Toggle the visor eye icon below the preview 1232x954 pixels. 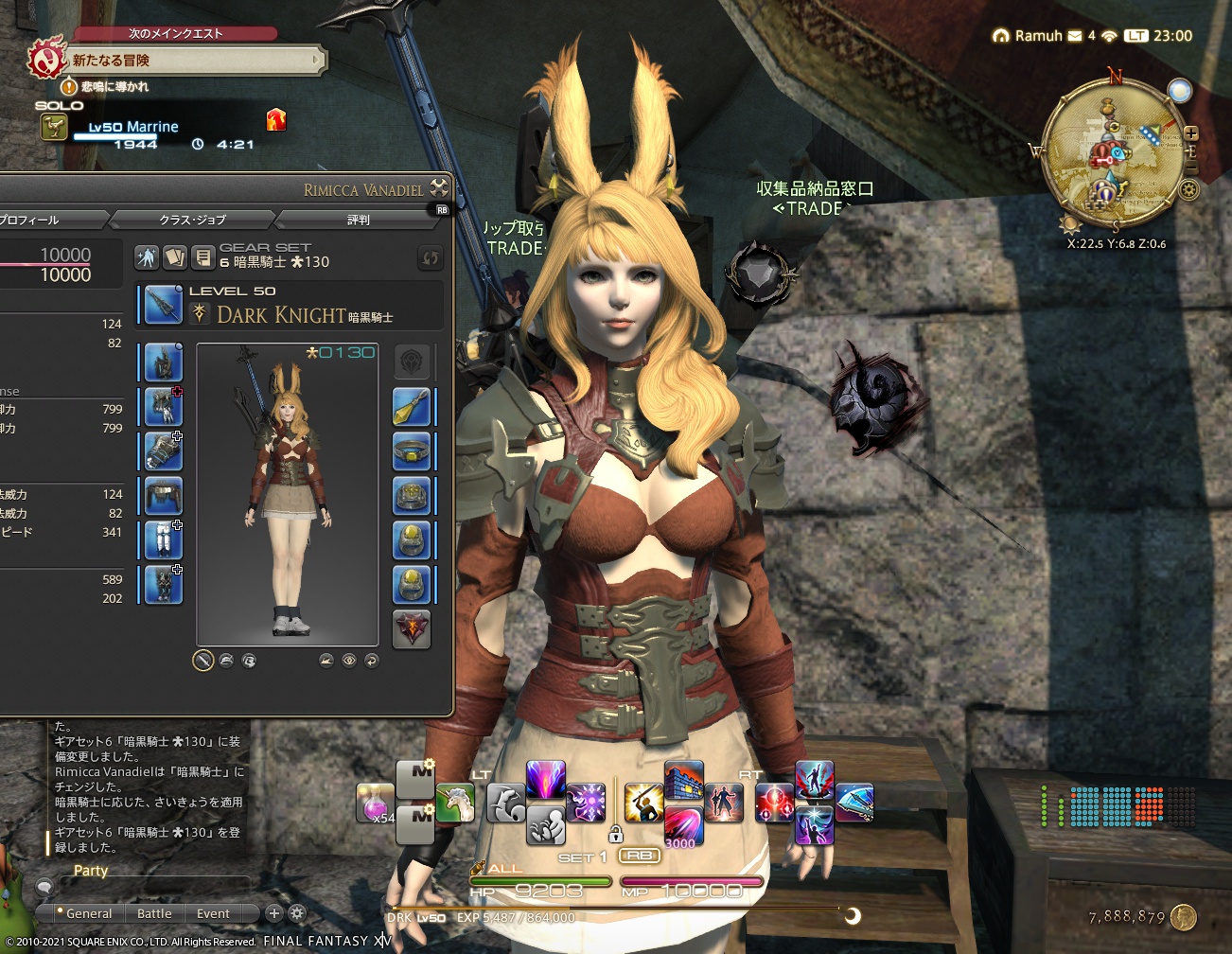349,661
